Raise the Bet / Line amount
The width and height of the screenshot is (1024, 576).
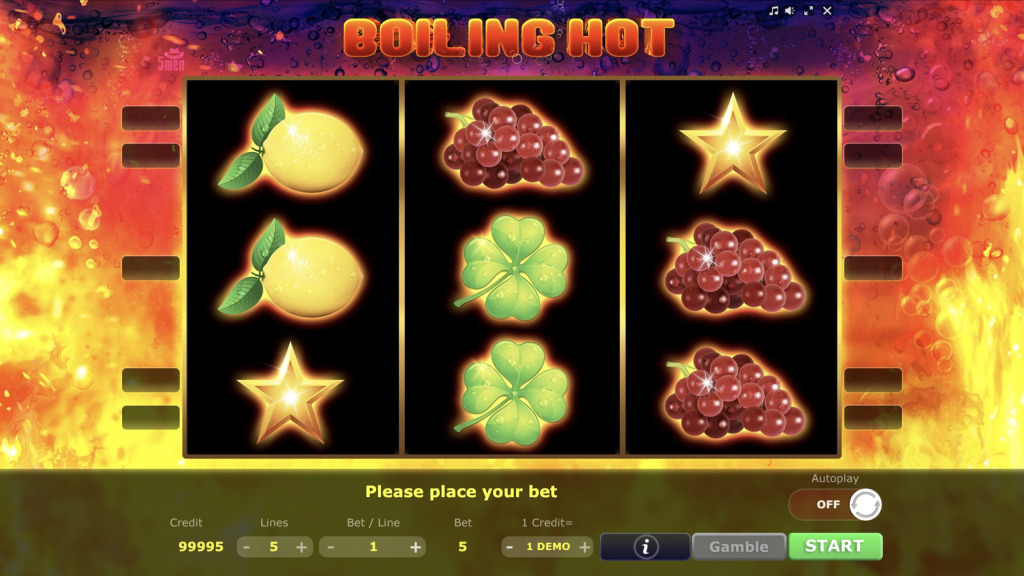(415, 547)
